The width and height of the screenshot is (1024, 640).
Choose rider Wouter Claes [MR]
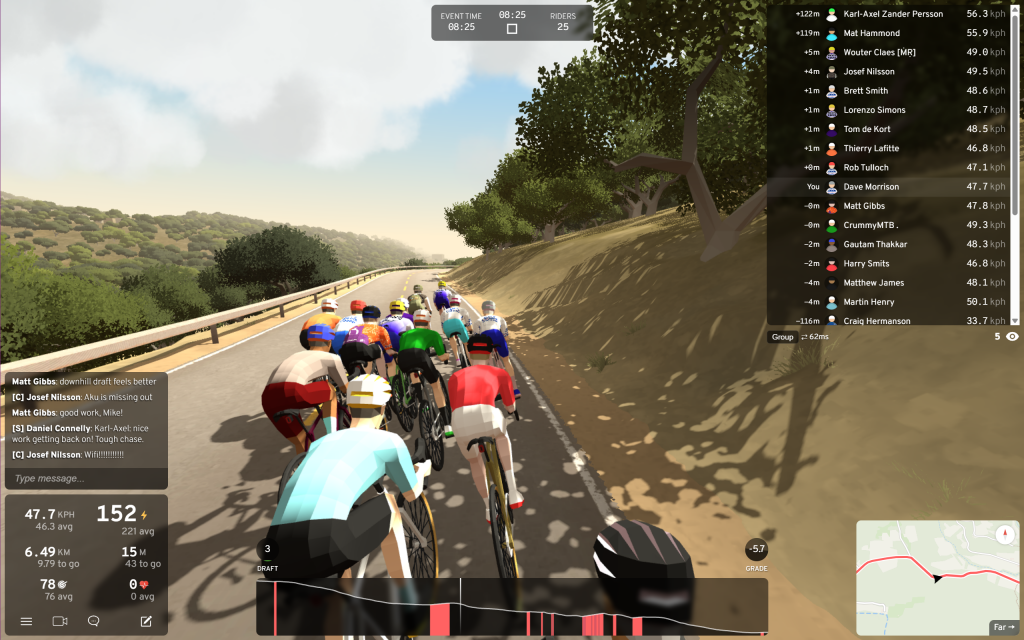tap(880, 52)
